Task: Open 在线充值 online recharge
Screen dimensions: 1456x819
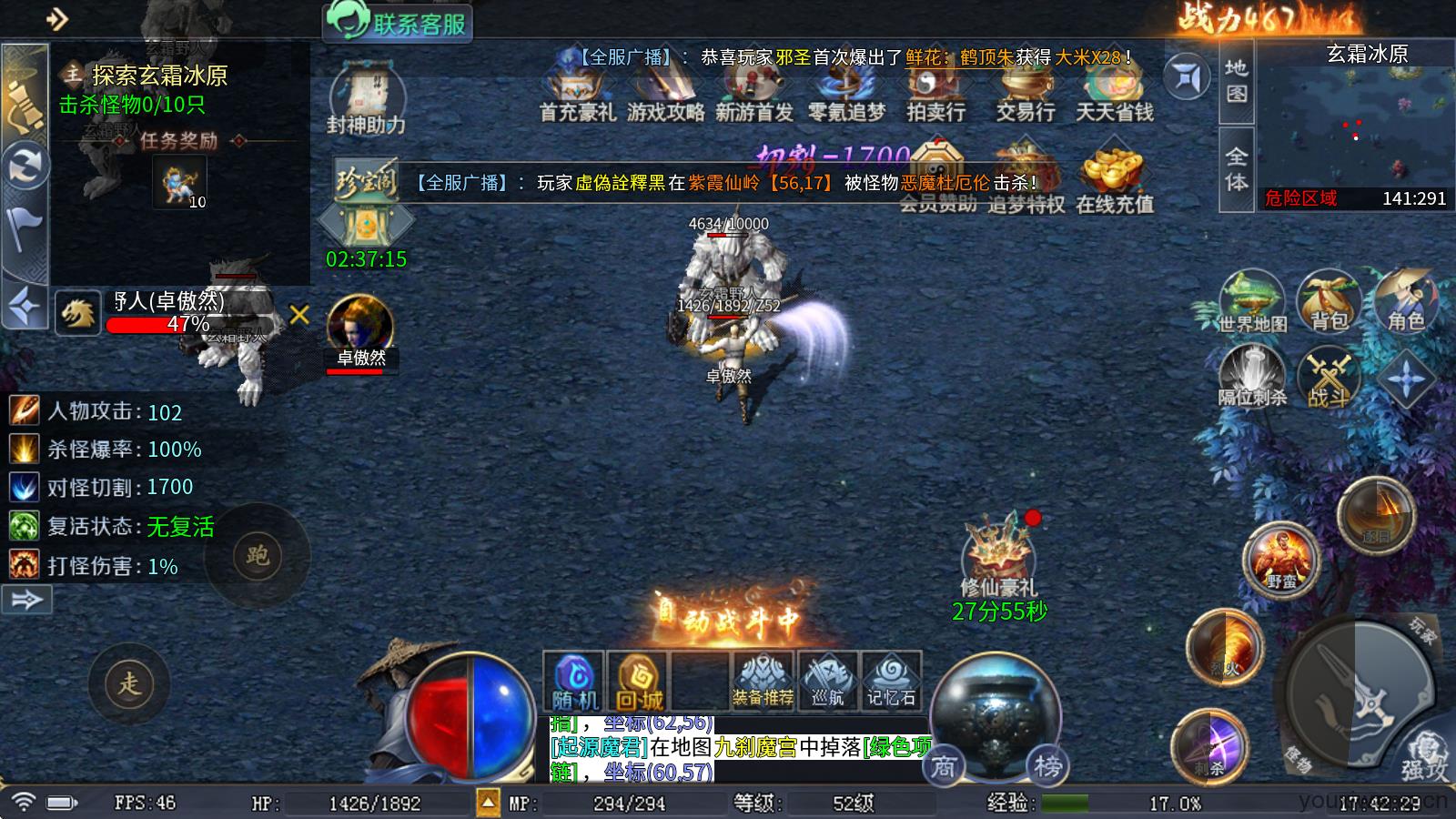Action: pyautogui.click(x=1115, y=179)
